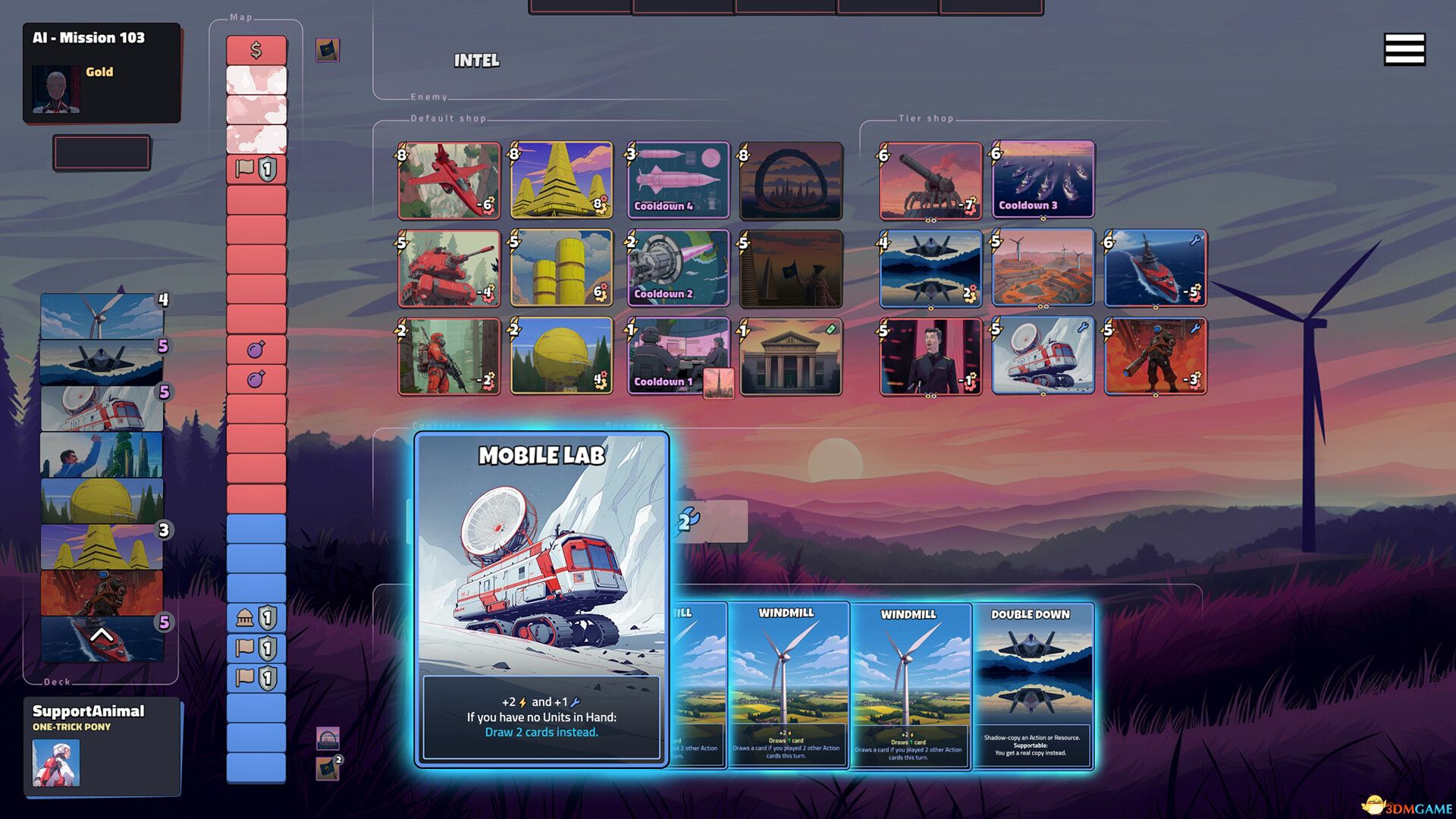Click the flag-and-shield marker on the Map track

click(x=255, y=169)
